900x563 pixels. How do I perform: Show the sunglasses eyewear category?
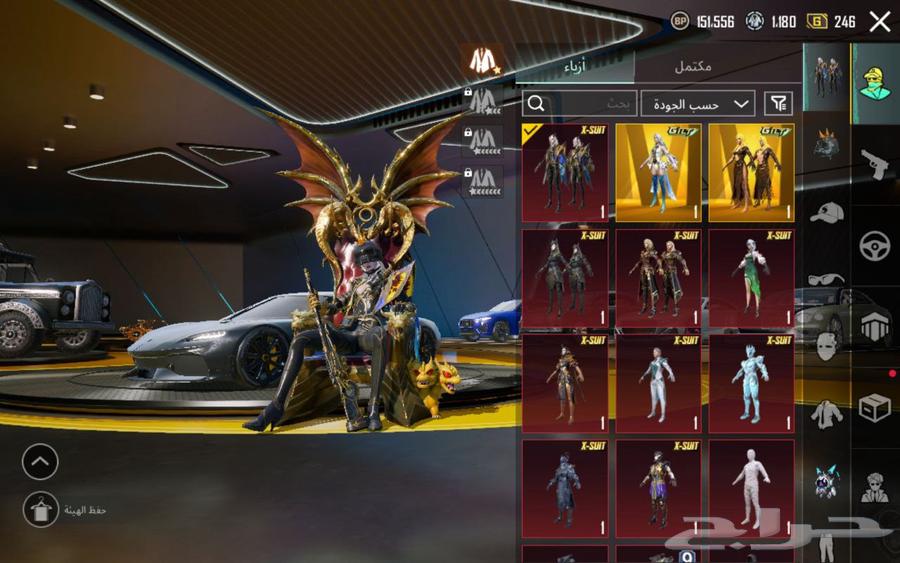pyautogui.click(x=826, y=279)
